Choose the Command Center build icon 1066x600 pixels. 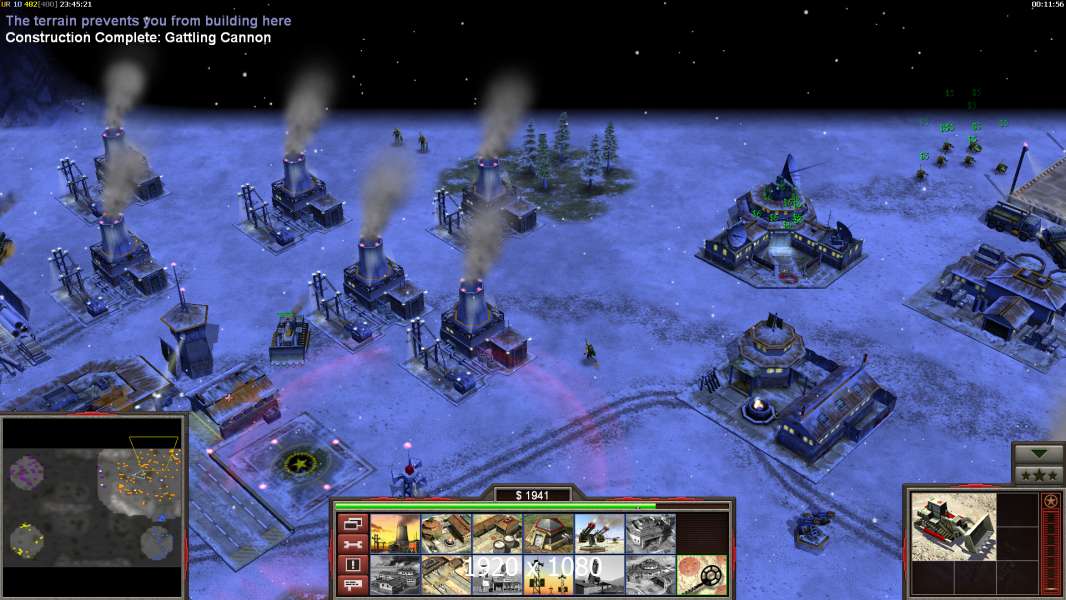(650, 575)
